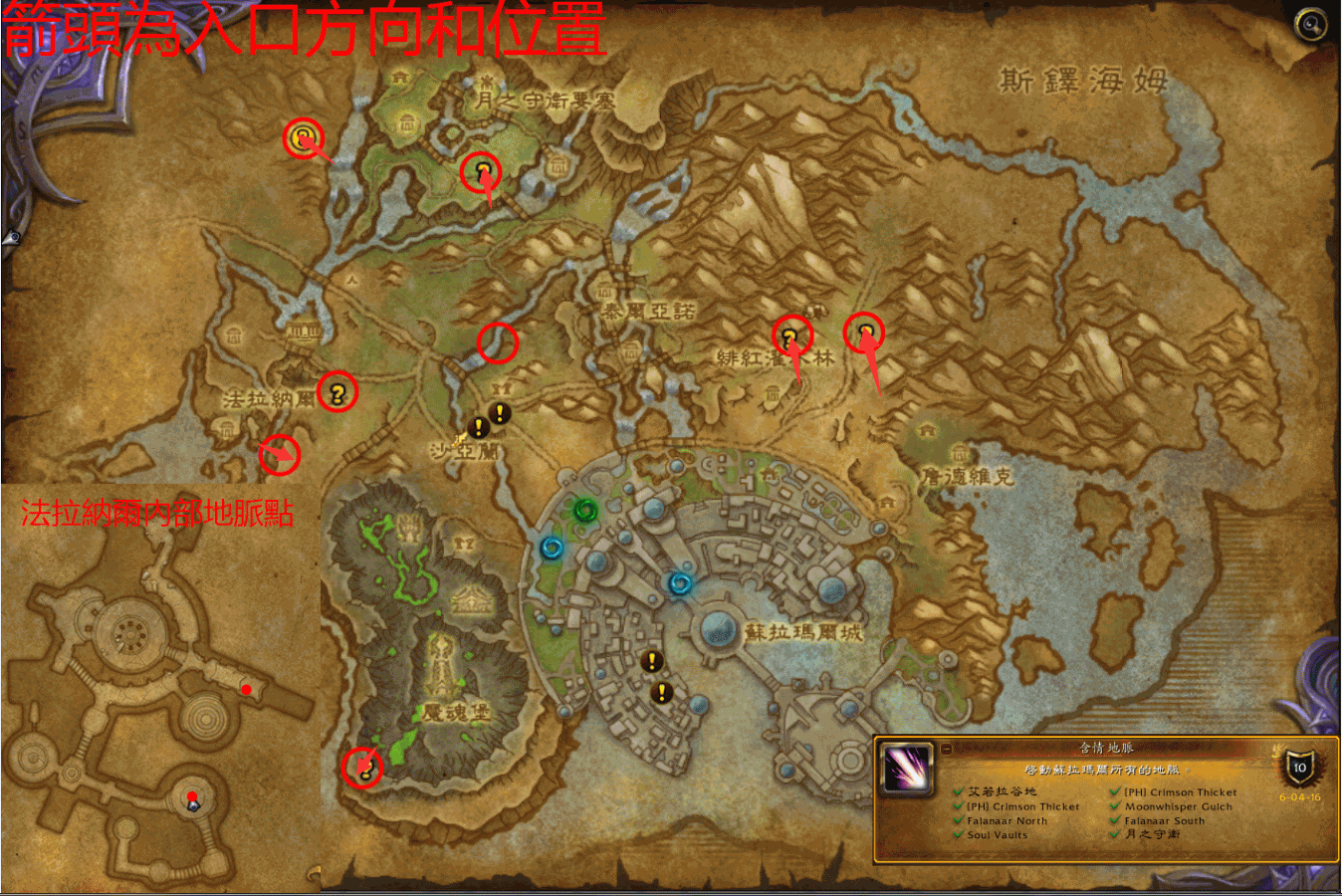Click the question mark beside Falanaar (法拉納爾)

point(336,392)
